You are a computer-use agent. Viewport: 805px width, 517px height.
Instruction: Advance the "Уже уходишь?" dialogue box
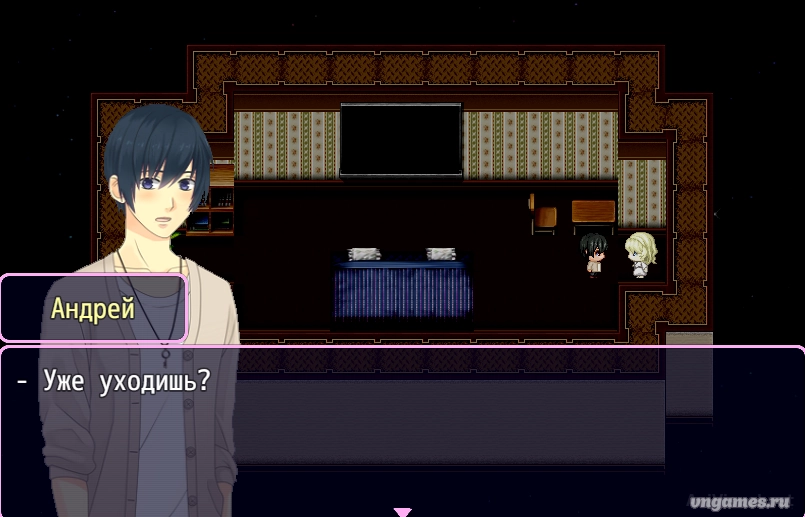pos(450,430)
